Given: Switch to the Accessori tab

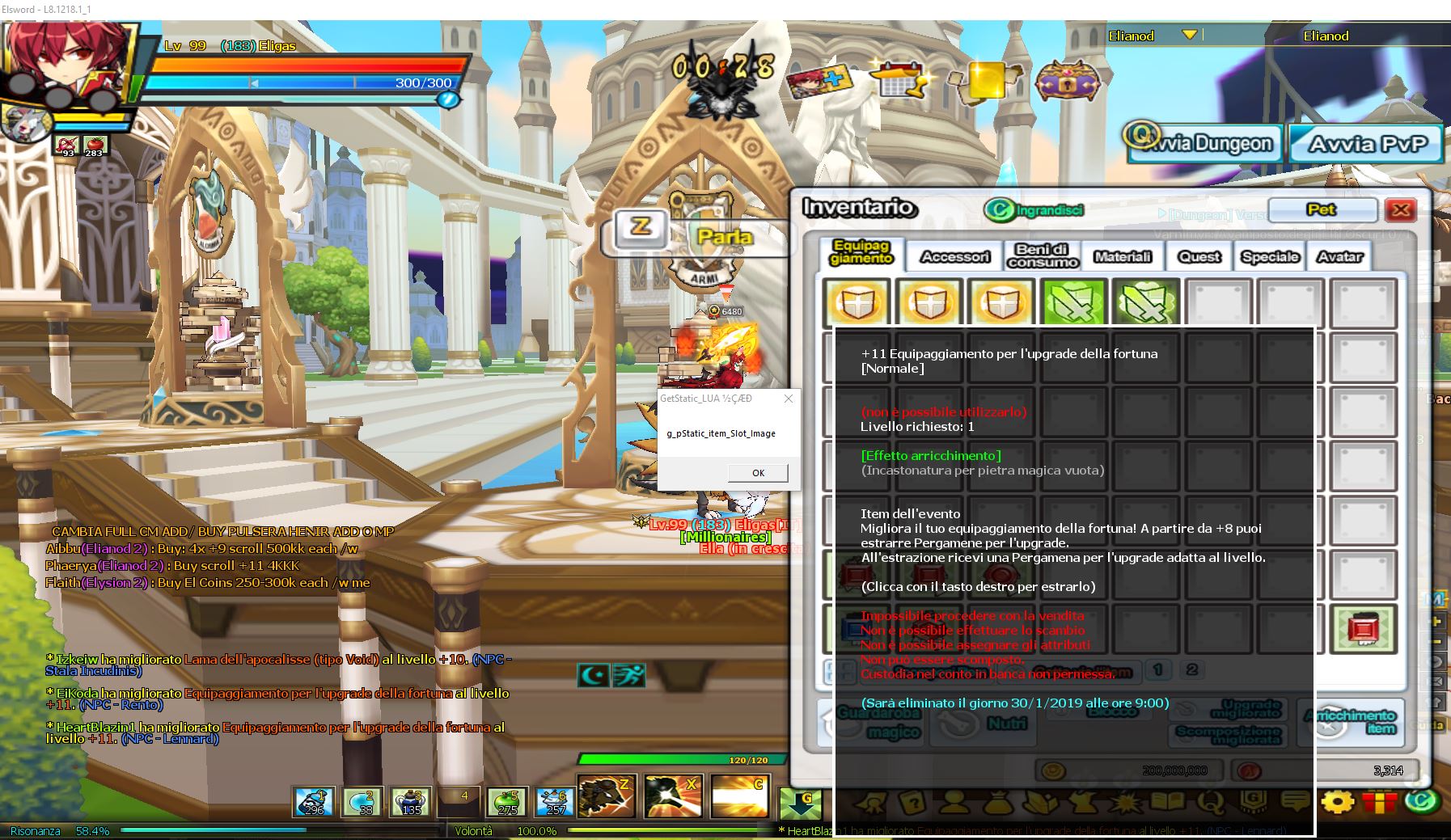Looking at the screenshot, I should 955,257.
